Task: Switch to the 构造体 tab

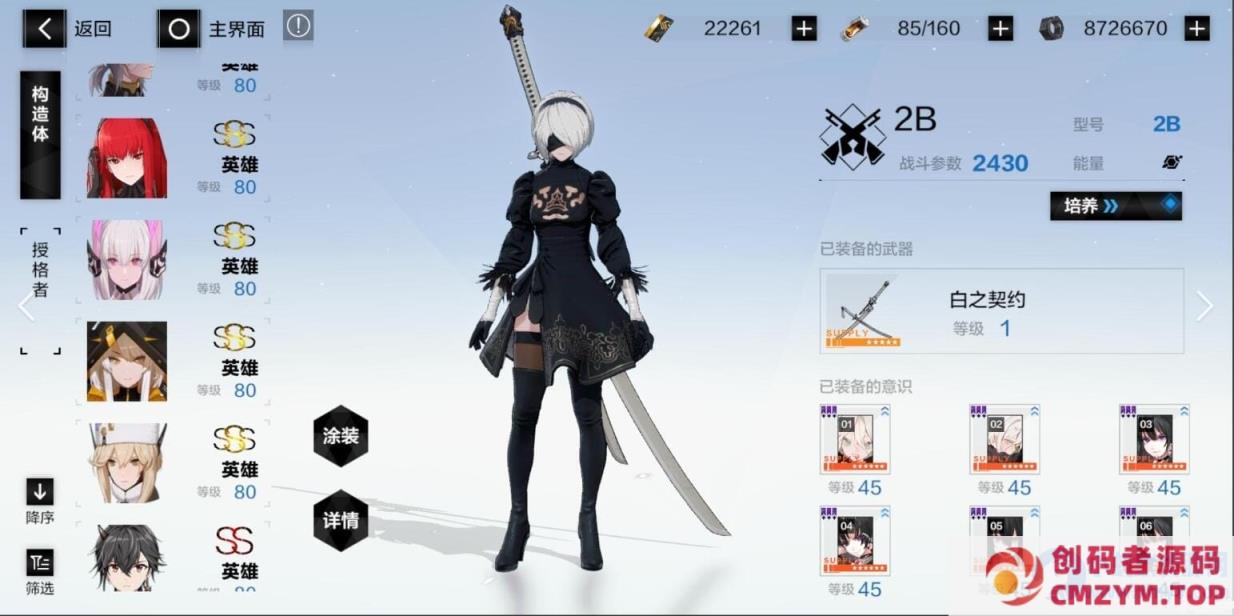Action: (x=40, y=134)
